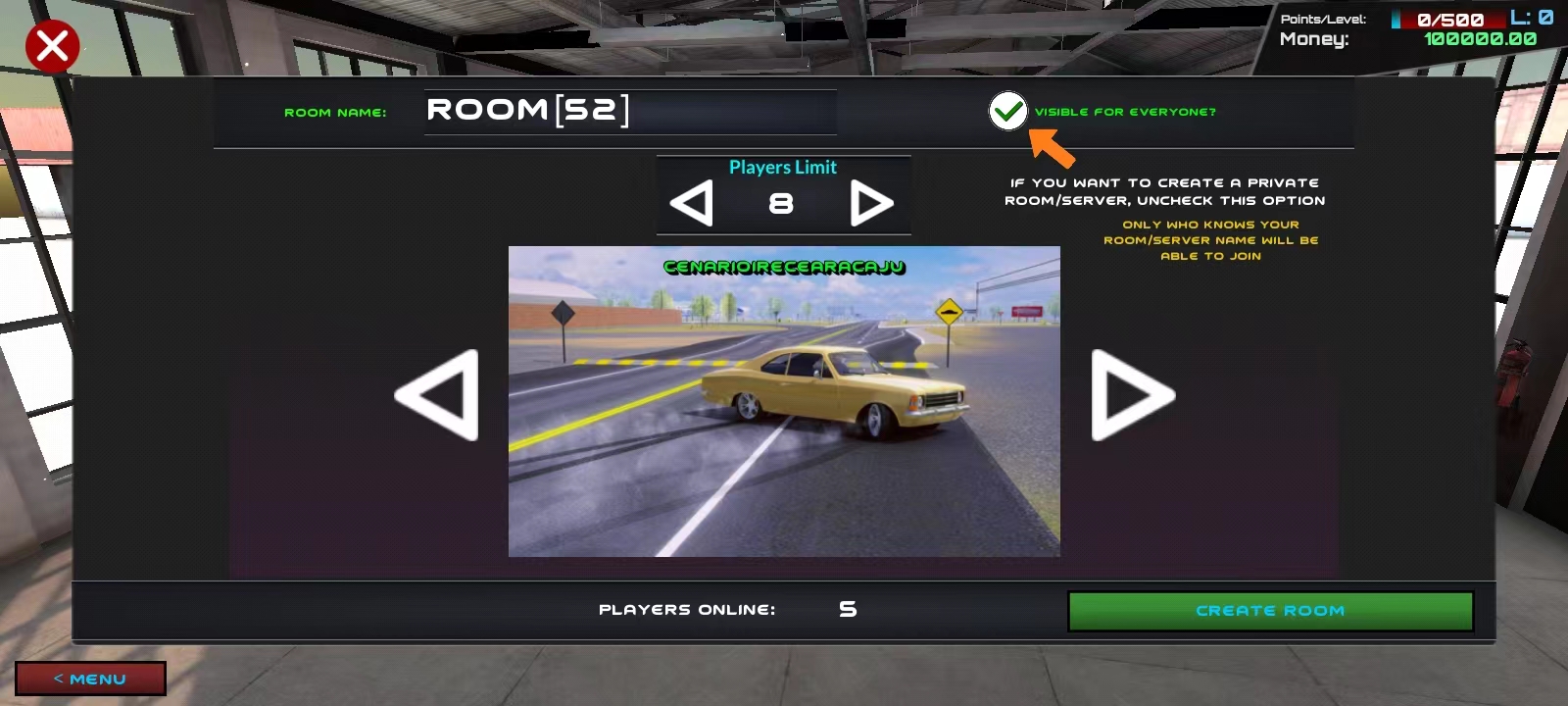The width and height of the screenshot is (1568, 706).
Task: Increase the players limit
Action: click(x=871, y=204)
